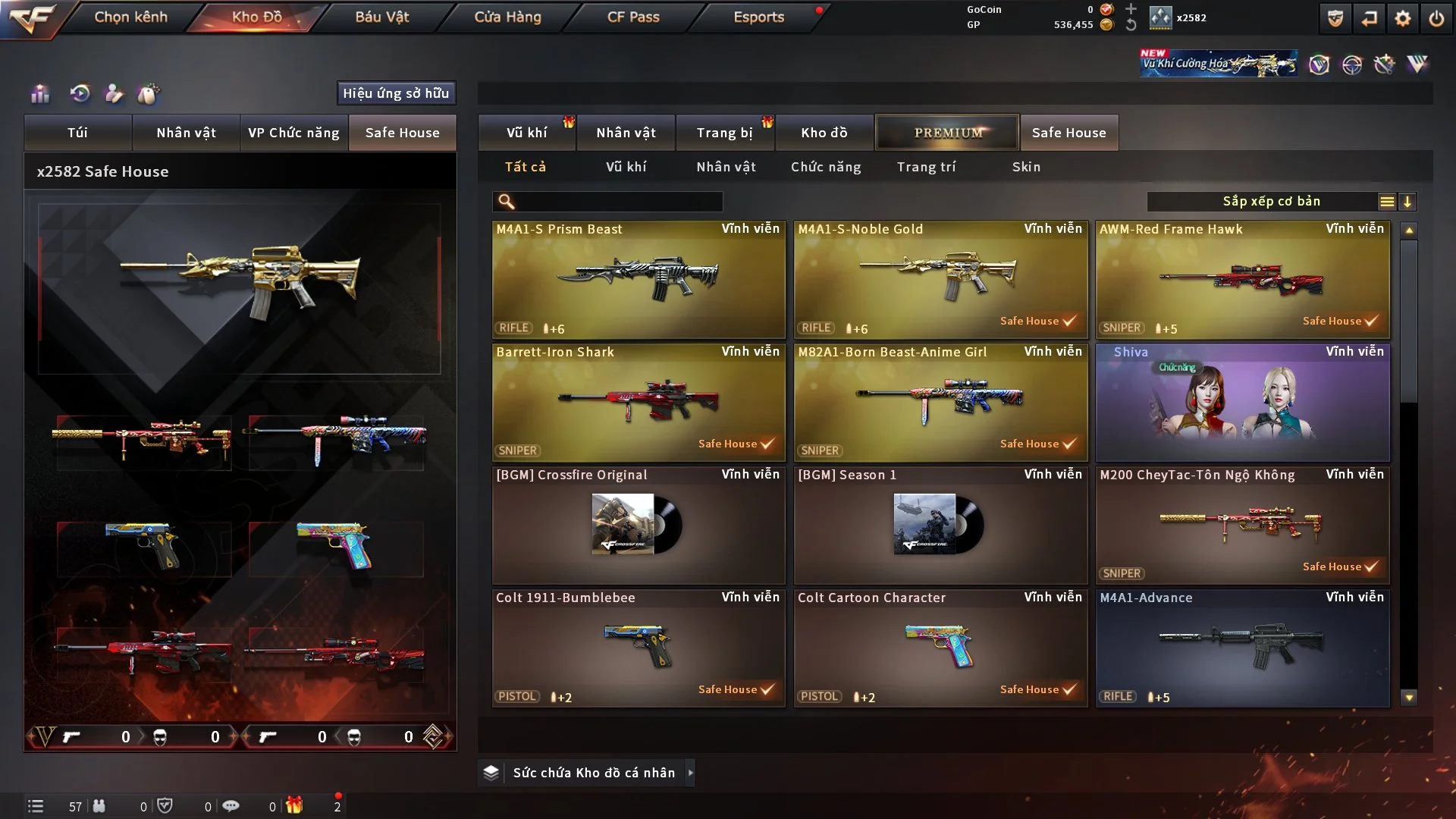This screenshot has height=819, width=1456.
Task: Click the Hiệu ứng sở hữu button
Action: [396, 93]
